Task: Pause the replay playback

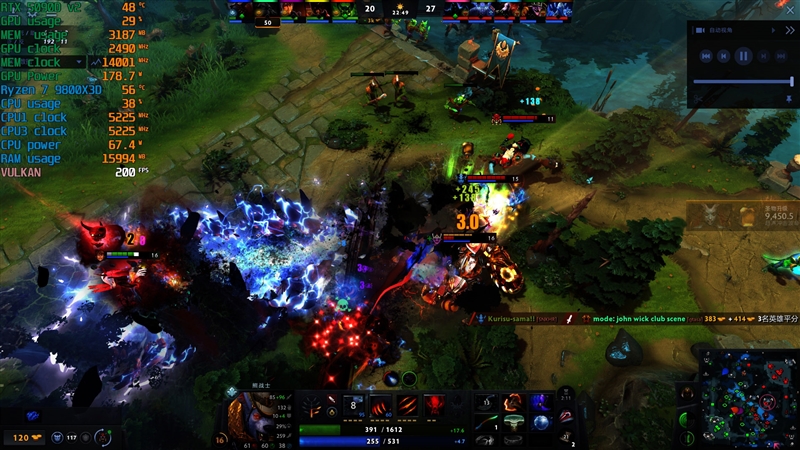Action: point(743,56)
